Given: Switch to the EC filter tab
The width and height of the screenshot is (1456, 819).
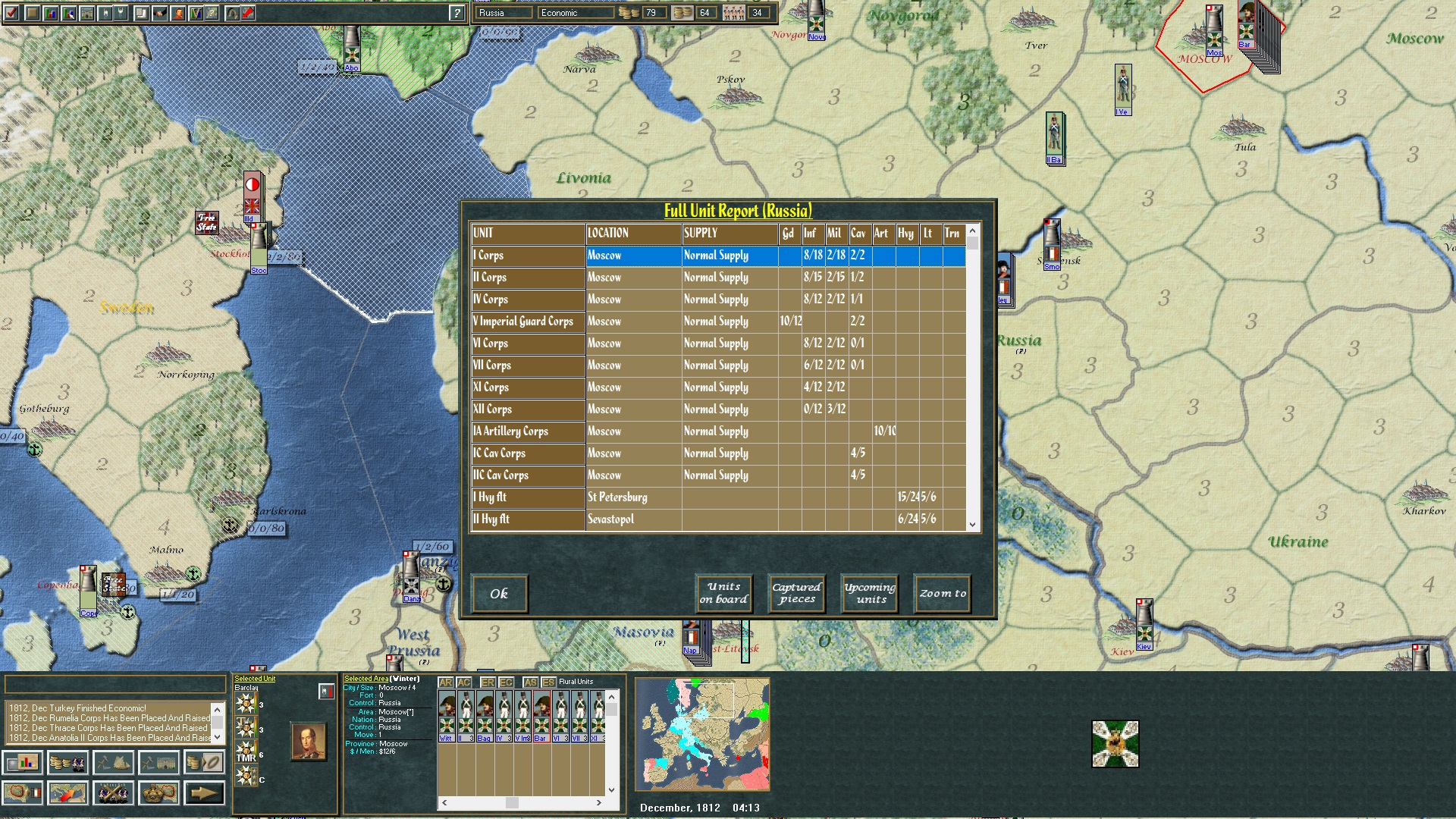Looking at the screenshot, I should tap(507, 681).
